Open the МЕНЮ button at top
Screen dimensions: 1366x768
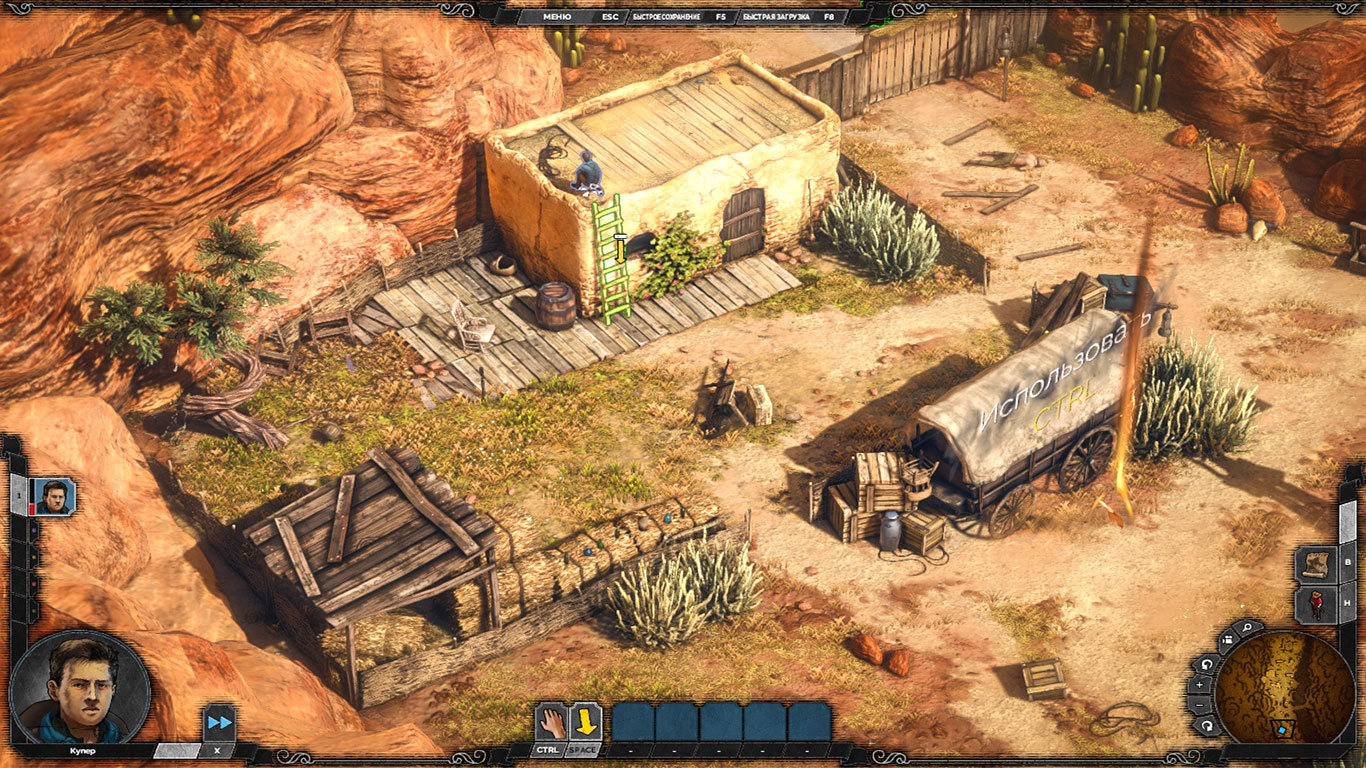557,17
